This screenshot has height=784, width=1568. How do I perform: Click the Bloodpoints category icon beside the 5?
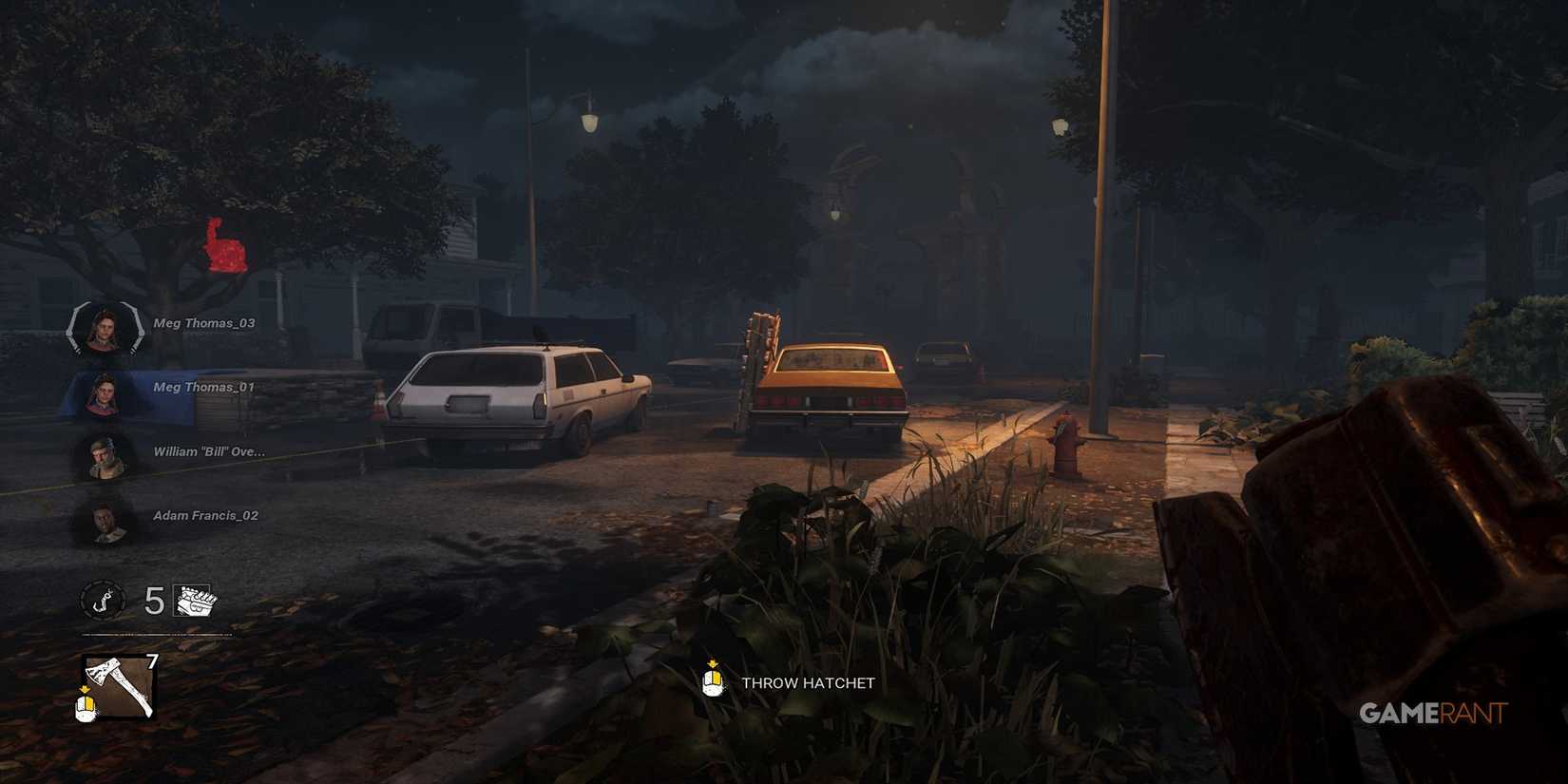point(190,602)
